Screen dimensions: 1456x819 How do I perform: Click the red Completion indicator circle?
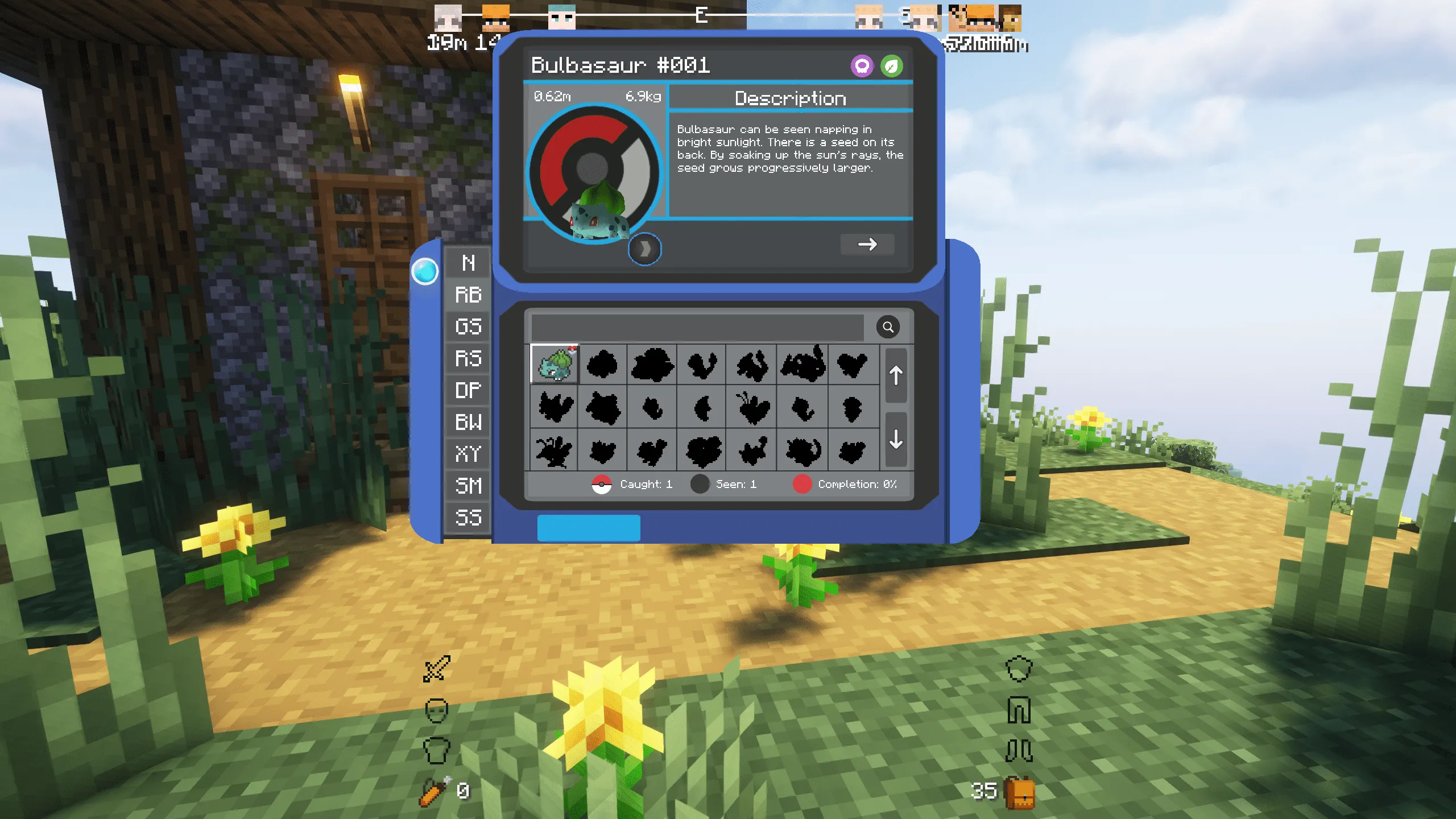click(802, 485)
